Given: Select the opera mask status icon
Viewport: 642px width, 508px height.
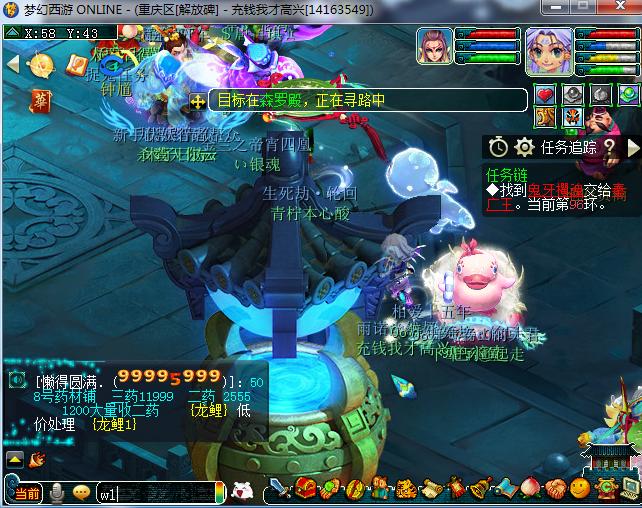Looking at the screenshot, I should pyautogui.click(x=573, y=116).
